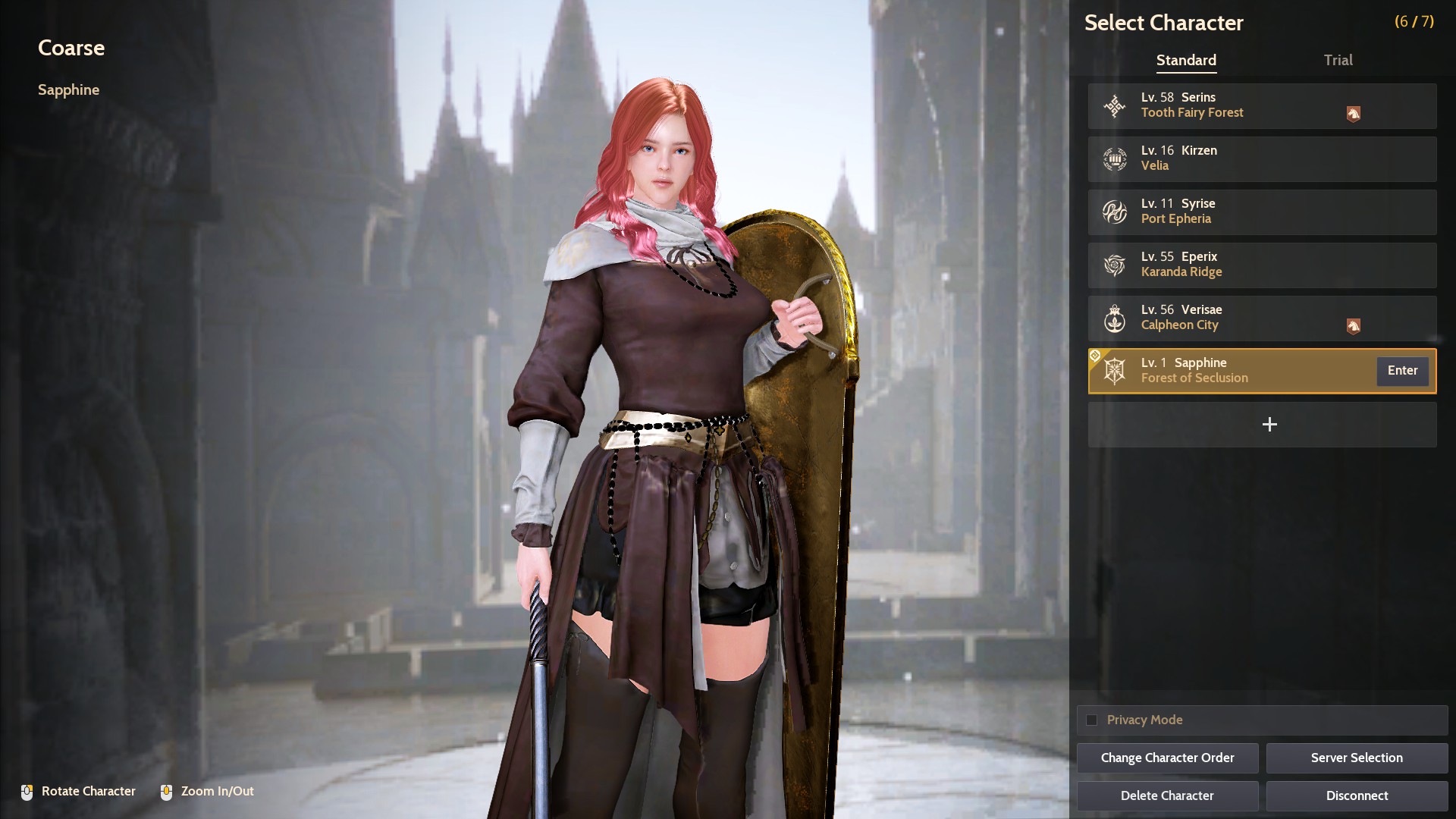Click Eperix's class emblem icon
Screen dimensions: 1456x819
coord(1114,265)
